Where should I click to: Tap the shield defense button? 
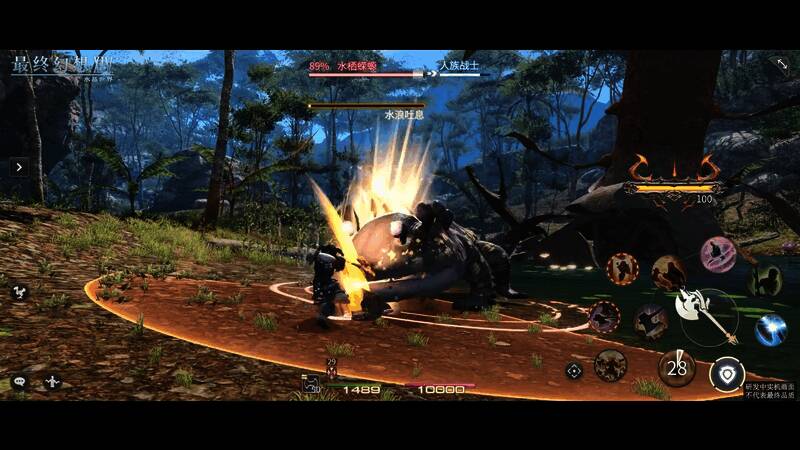coord(726,375)
